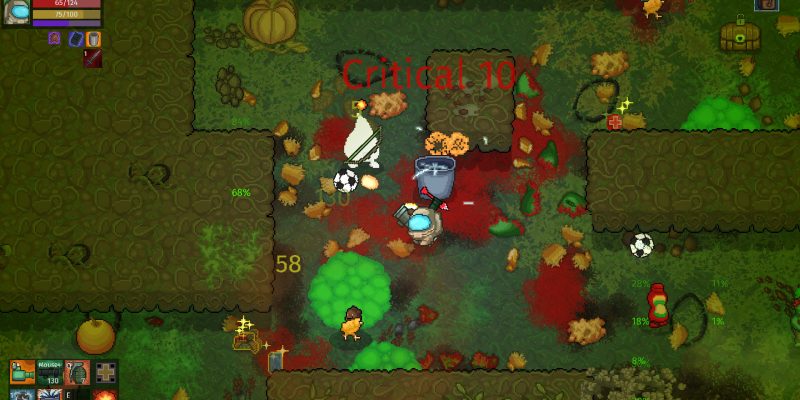This screenshot has width=800, height=400.
Task: Activate the fiery explosion ability icon
Action: point(106,395)
